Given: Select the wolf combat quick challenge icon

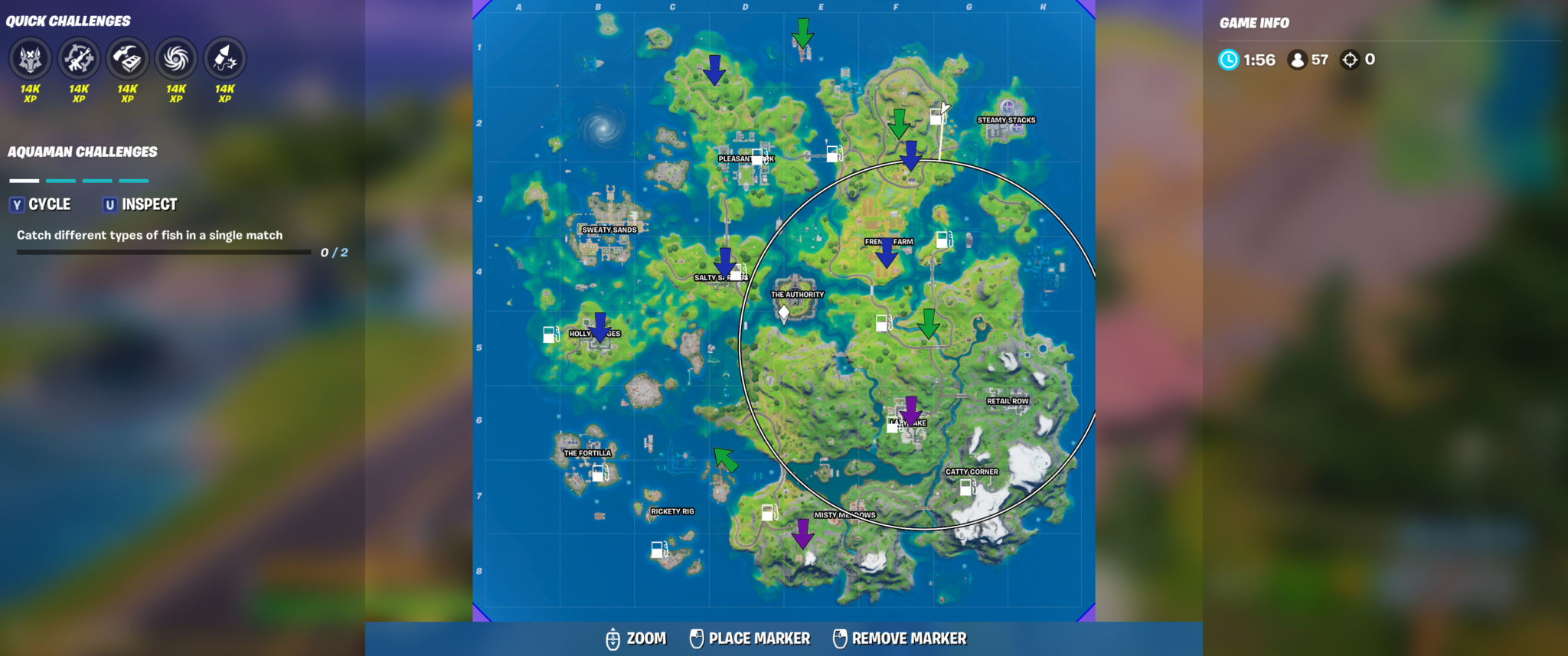Looking at the screenshot, I should [29, 58].
